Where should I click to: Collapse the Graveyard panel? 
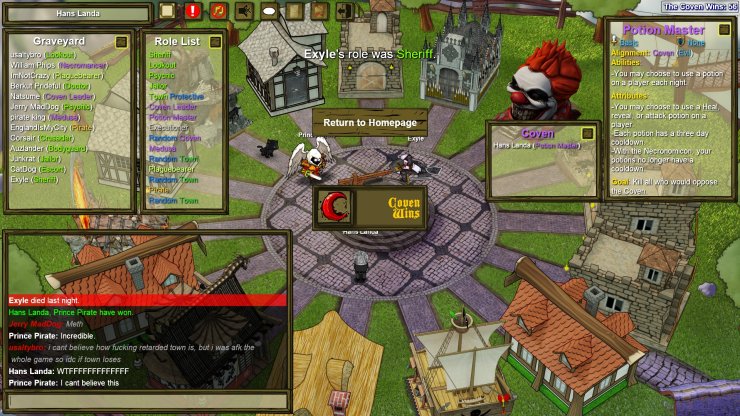[x=121, y=42]
